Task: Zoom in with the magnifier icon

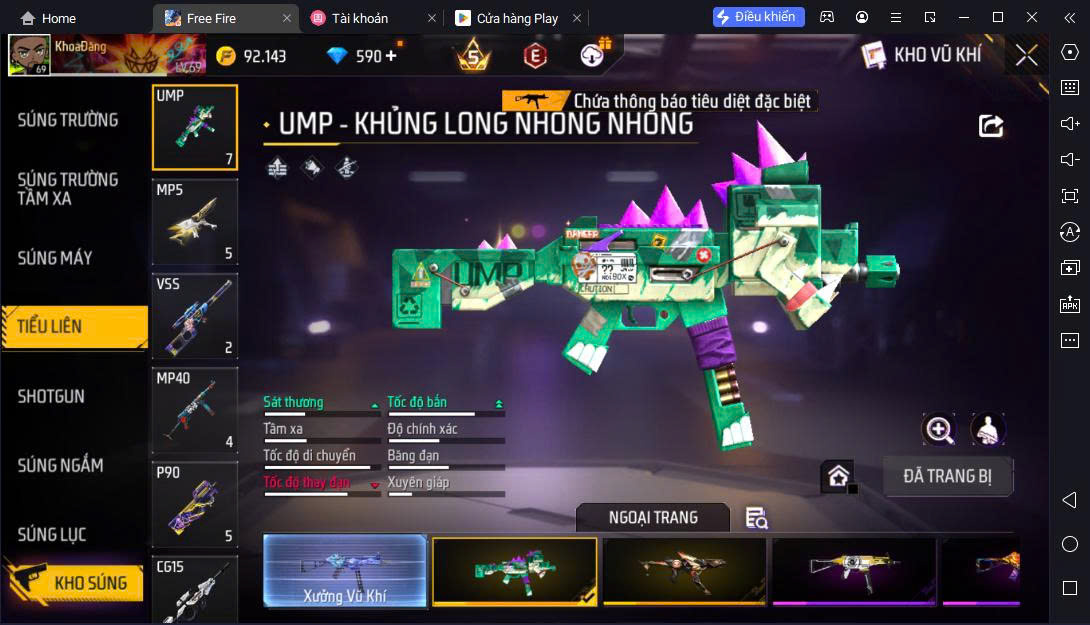Action: (939, 429)
